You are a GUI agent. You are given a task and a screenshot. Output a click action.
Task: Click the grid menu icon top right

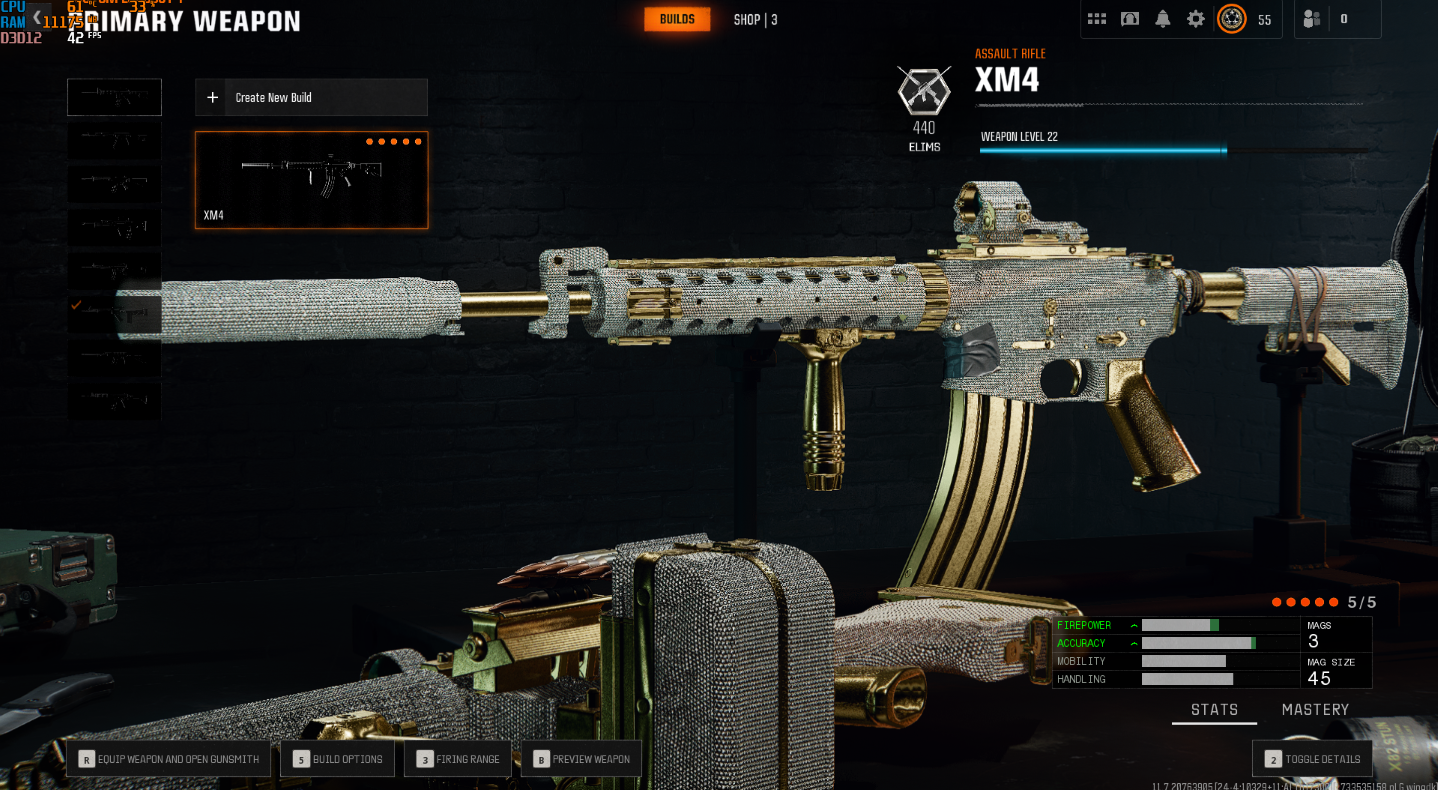pos(1096,18)
